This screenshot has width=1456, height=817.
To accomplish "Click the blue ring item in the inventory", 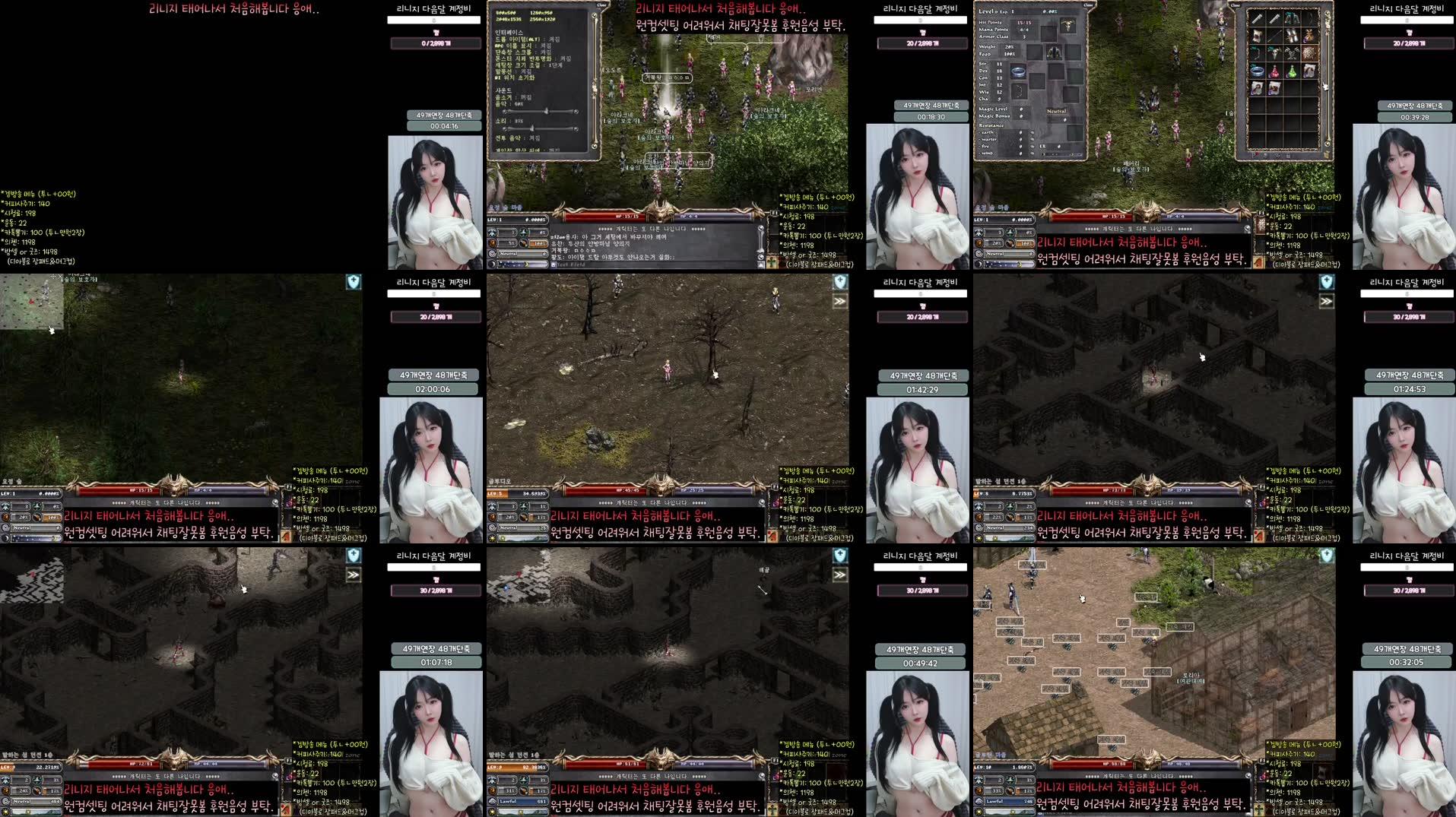I will [x=1258, y=71].
